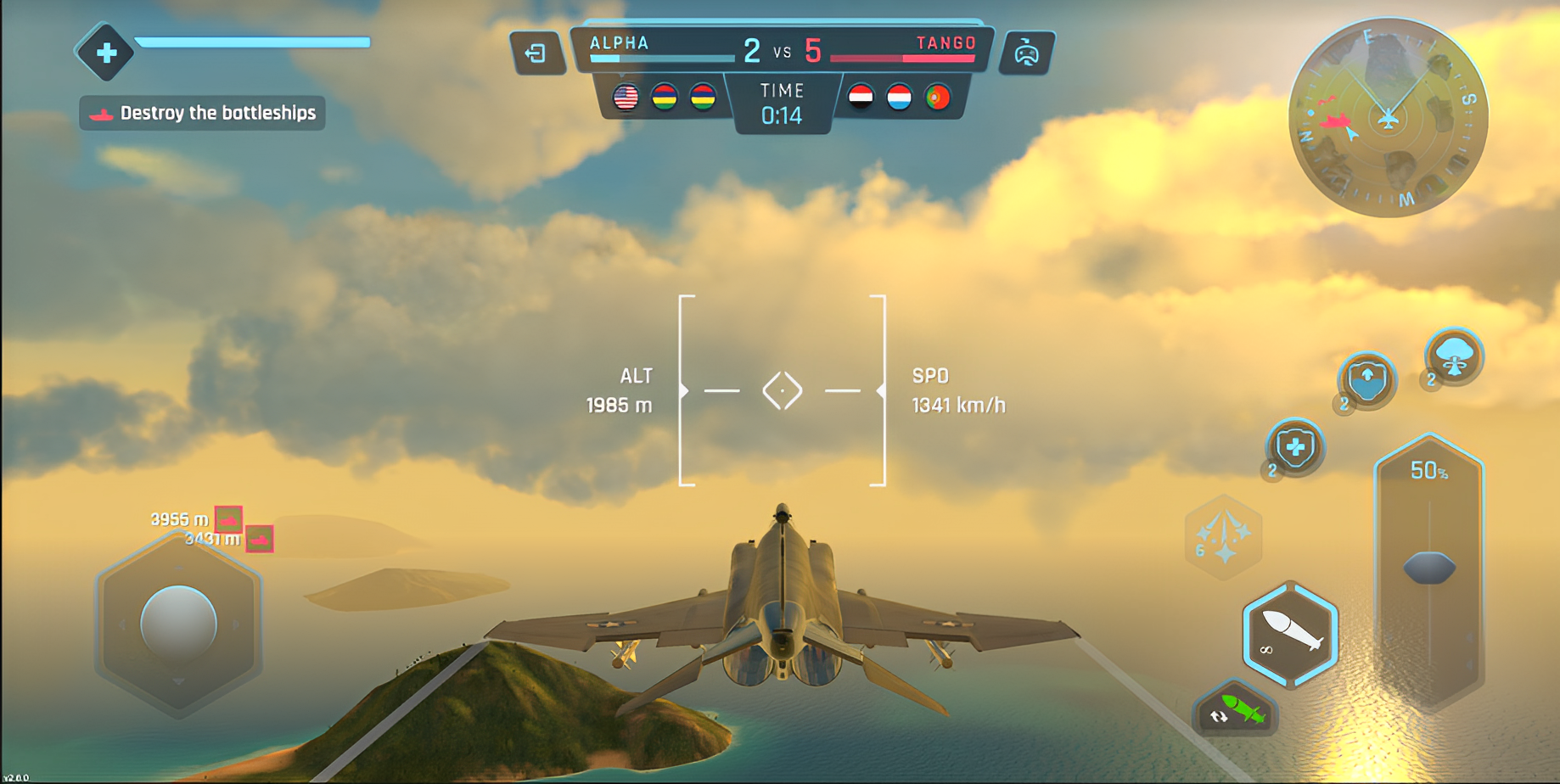Activate the shield repair cross ability

1294,447
